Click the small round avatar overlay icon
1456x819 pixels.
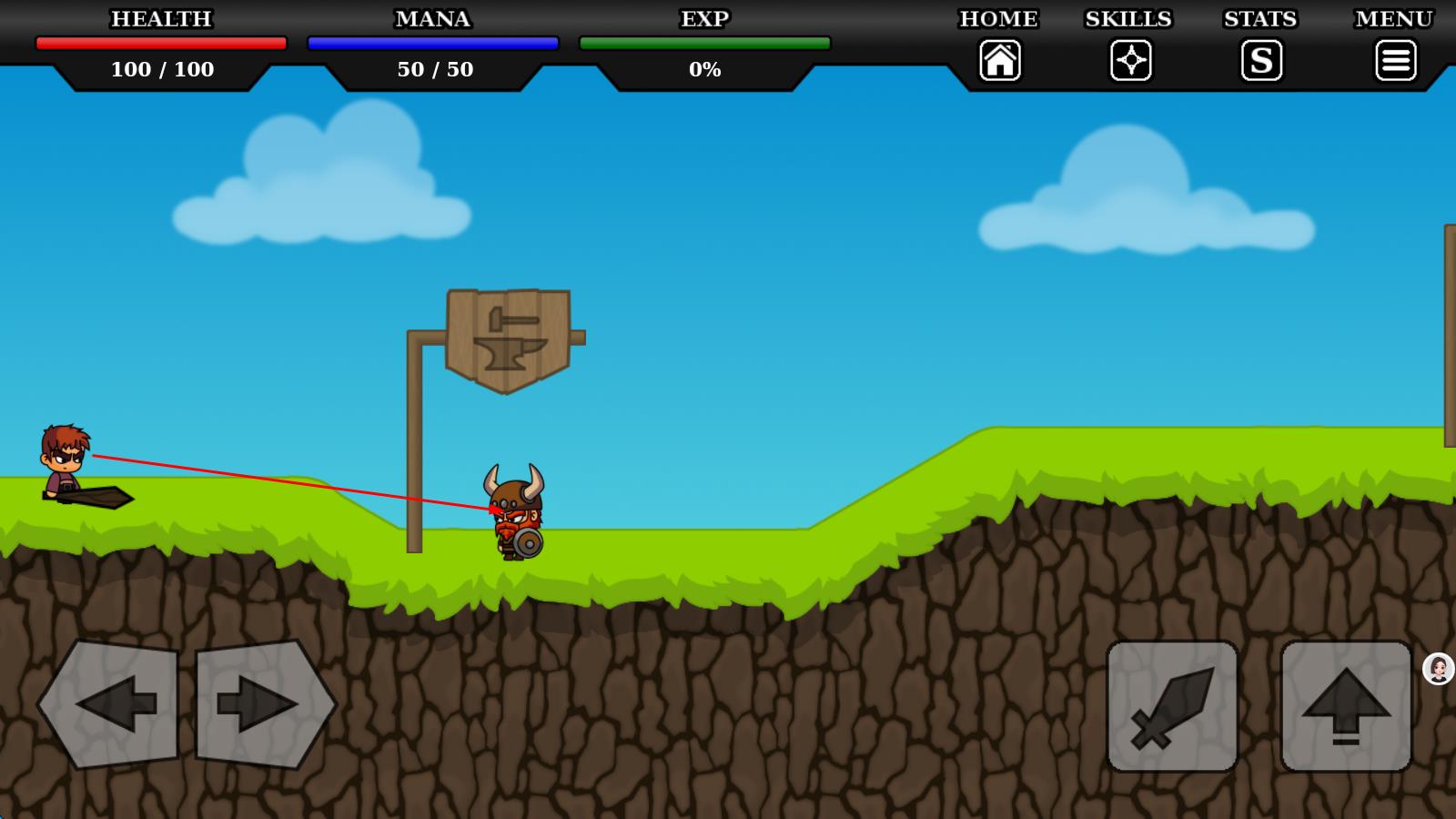pyautogui.click(x=1439, y=669)
